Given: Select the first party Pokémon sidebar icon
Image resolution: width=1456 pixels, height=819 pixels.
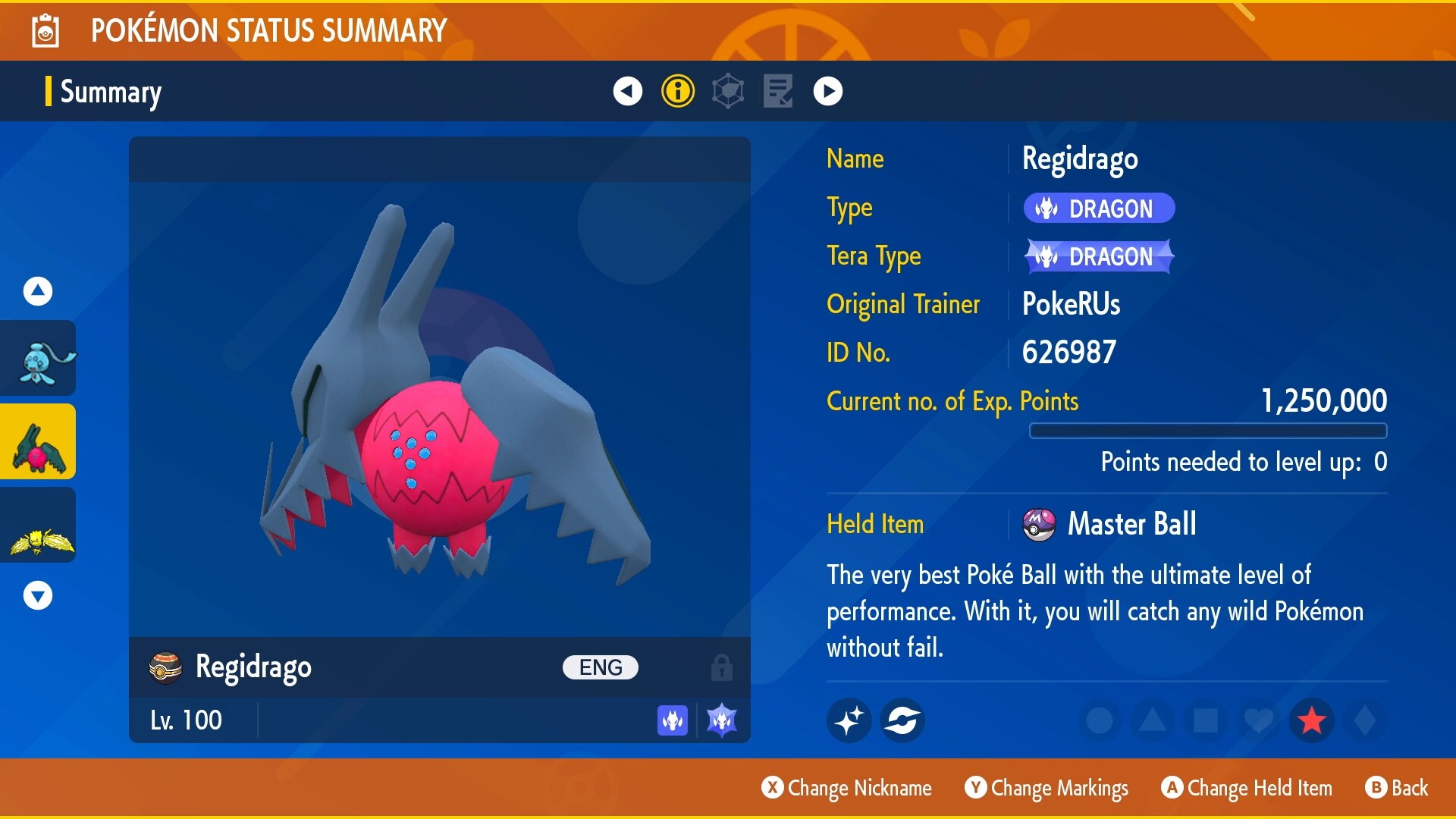Looking at the screenshot, I should click(x=37, y=357).
